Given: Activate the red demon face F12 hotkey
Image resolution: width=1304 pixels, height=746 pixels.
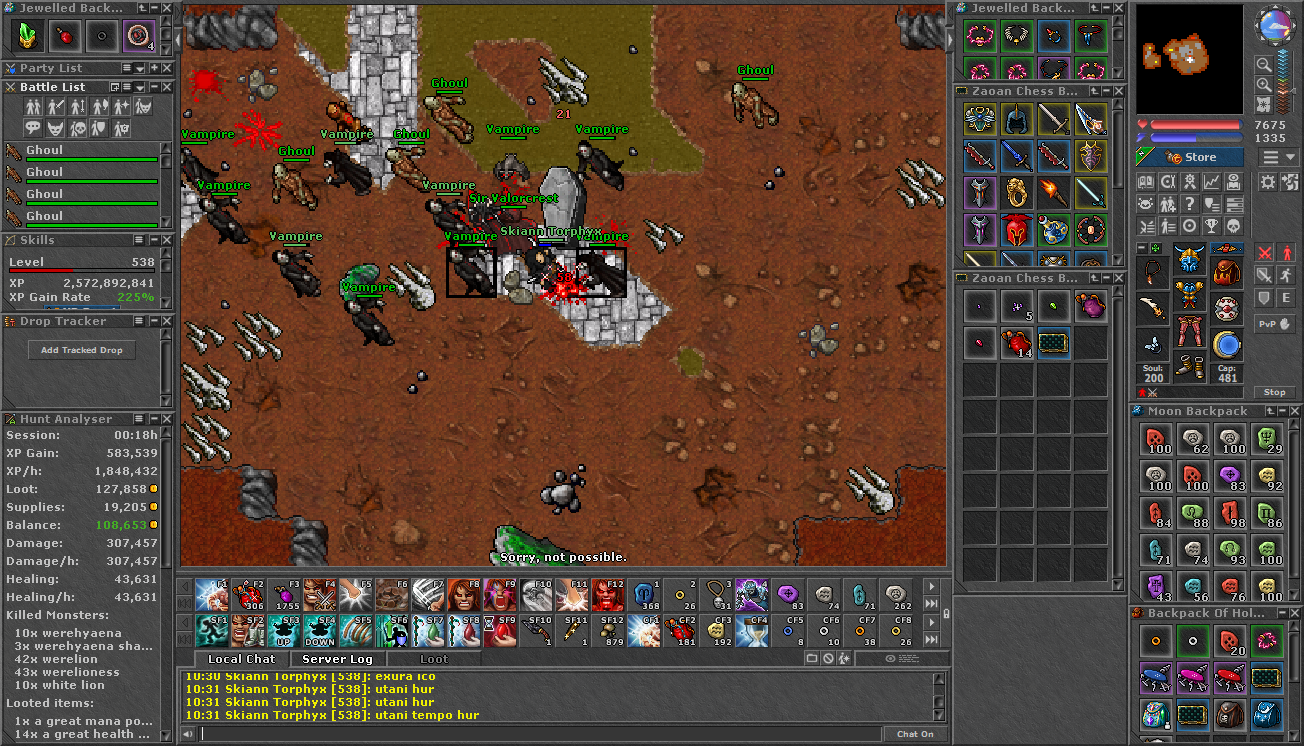Looking at the screenshot, I should 608,595.
